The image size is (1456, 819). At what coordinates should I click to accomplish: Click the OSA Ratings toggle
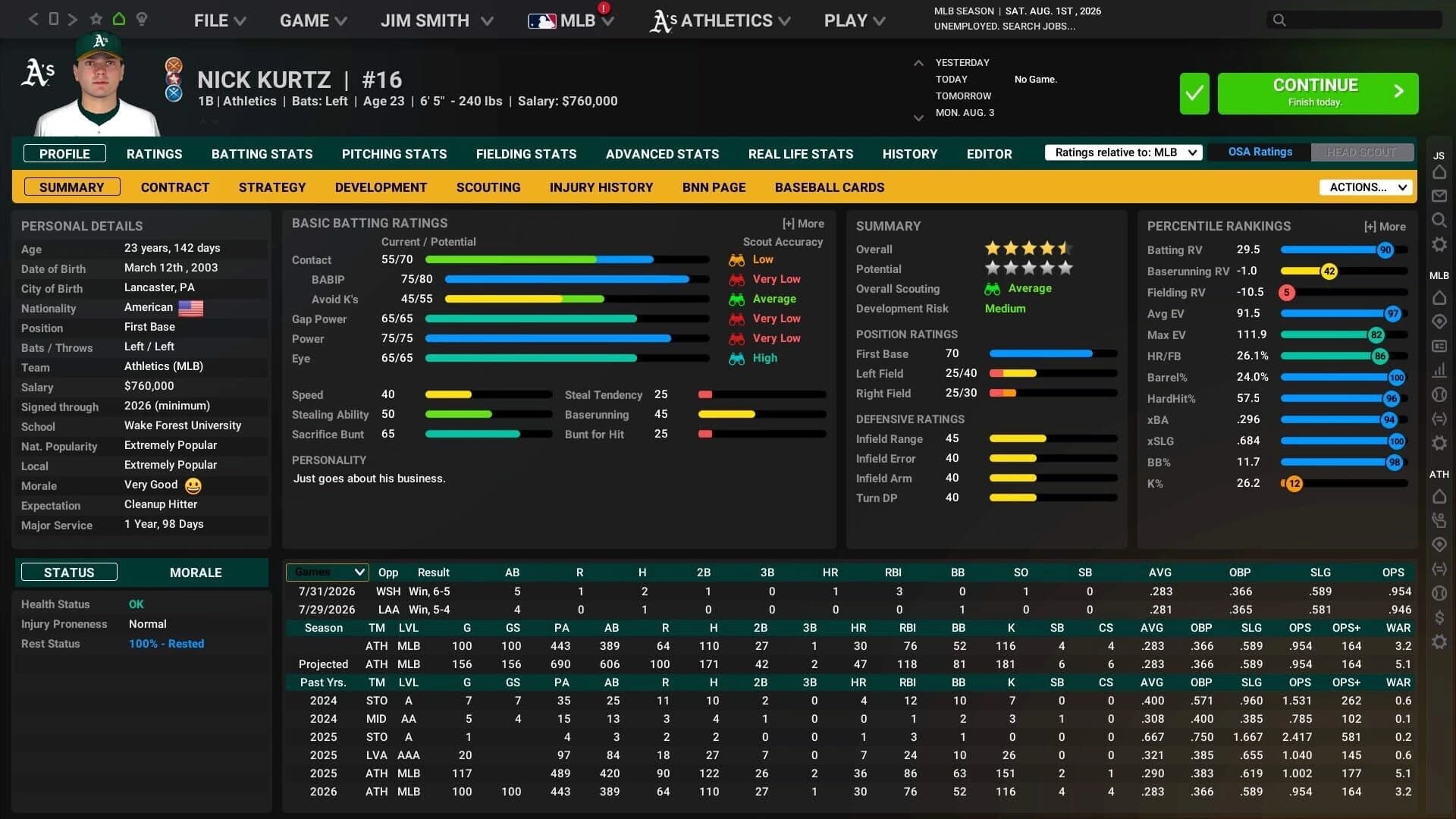(x=1259, y=152)
